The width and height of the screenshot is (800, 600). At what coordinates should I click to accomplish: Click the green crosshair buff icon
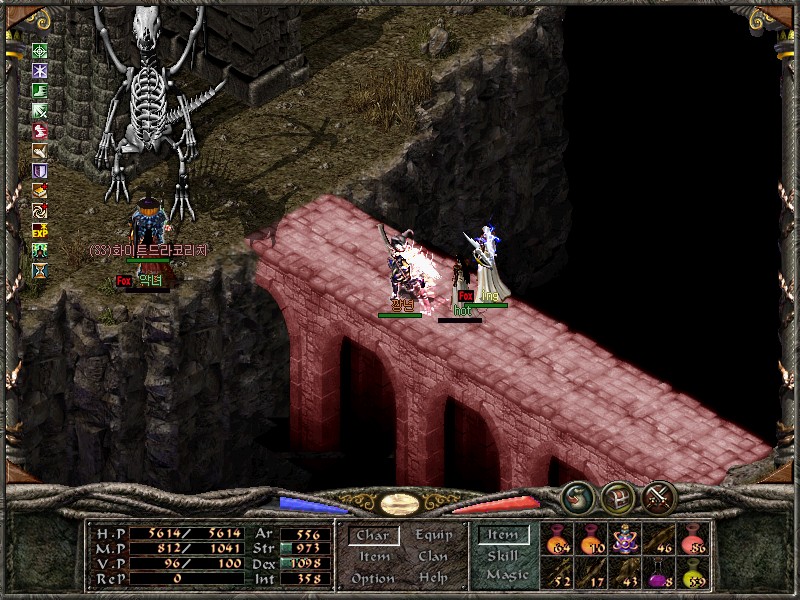tap(40, 51)
